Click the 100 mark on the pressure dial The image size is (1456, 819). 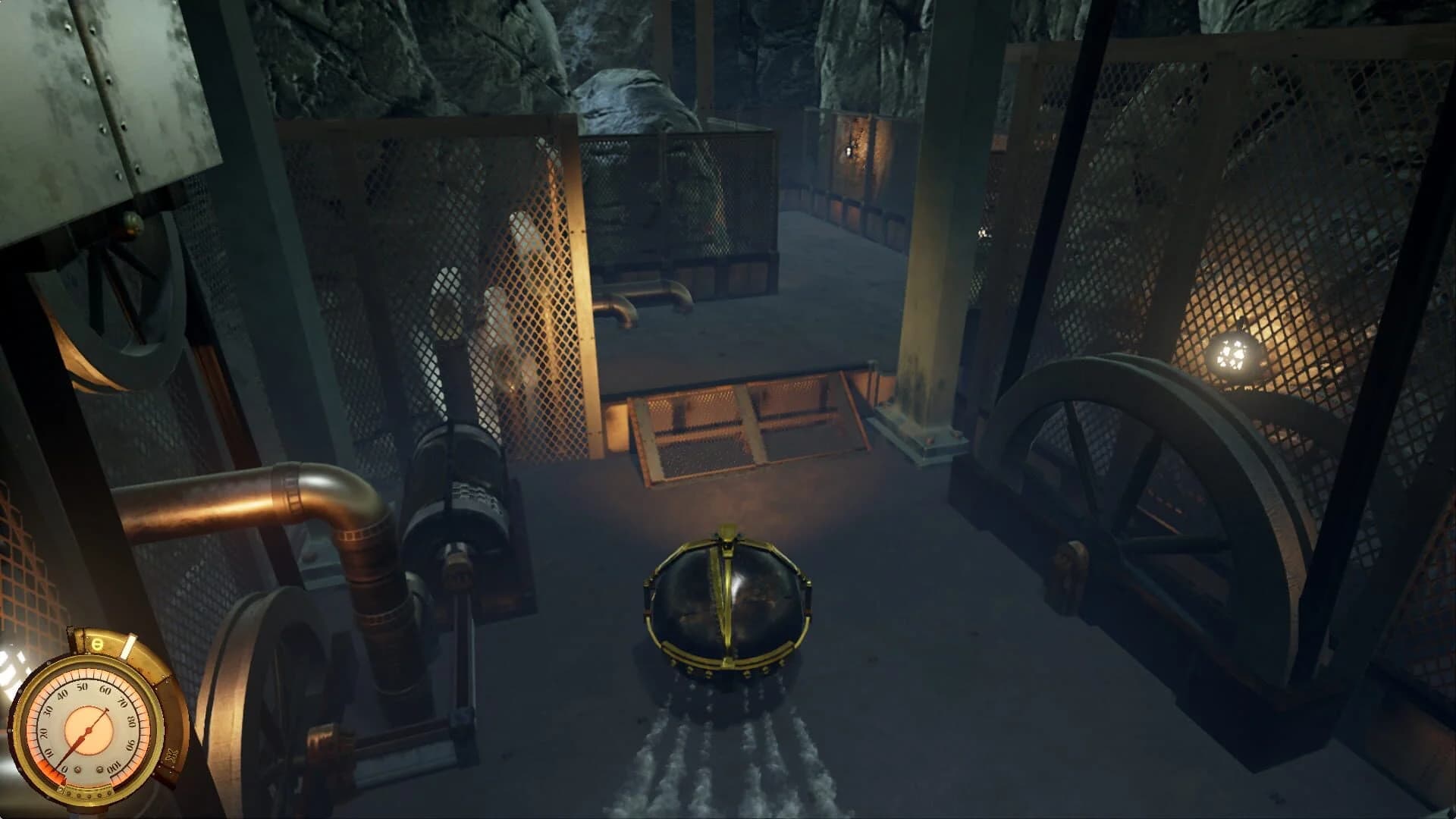(x=114, y=767)
